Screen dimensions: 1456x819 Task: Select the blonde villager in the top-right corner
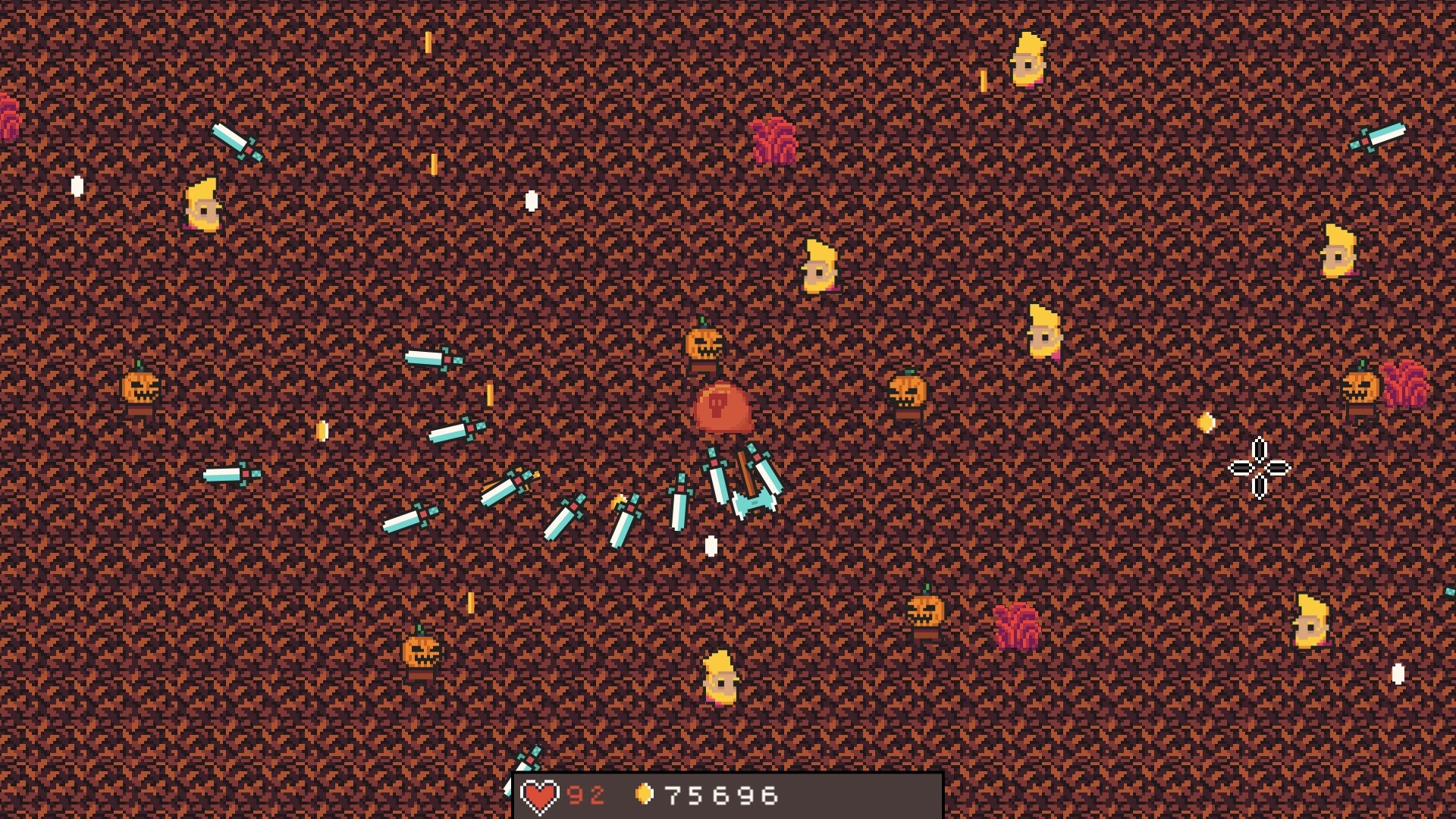[1028, 59]
